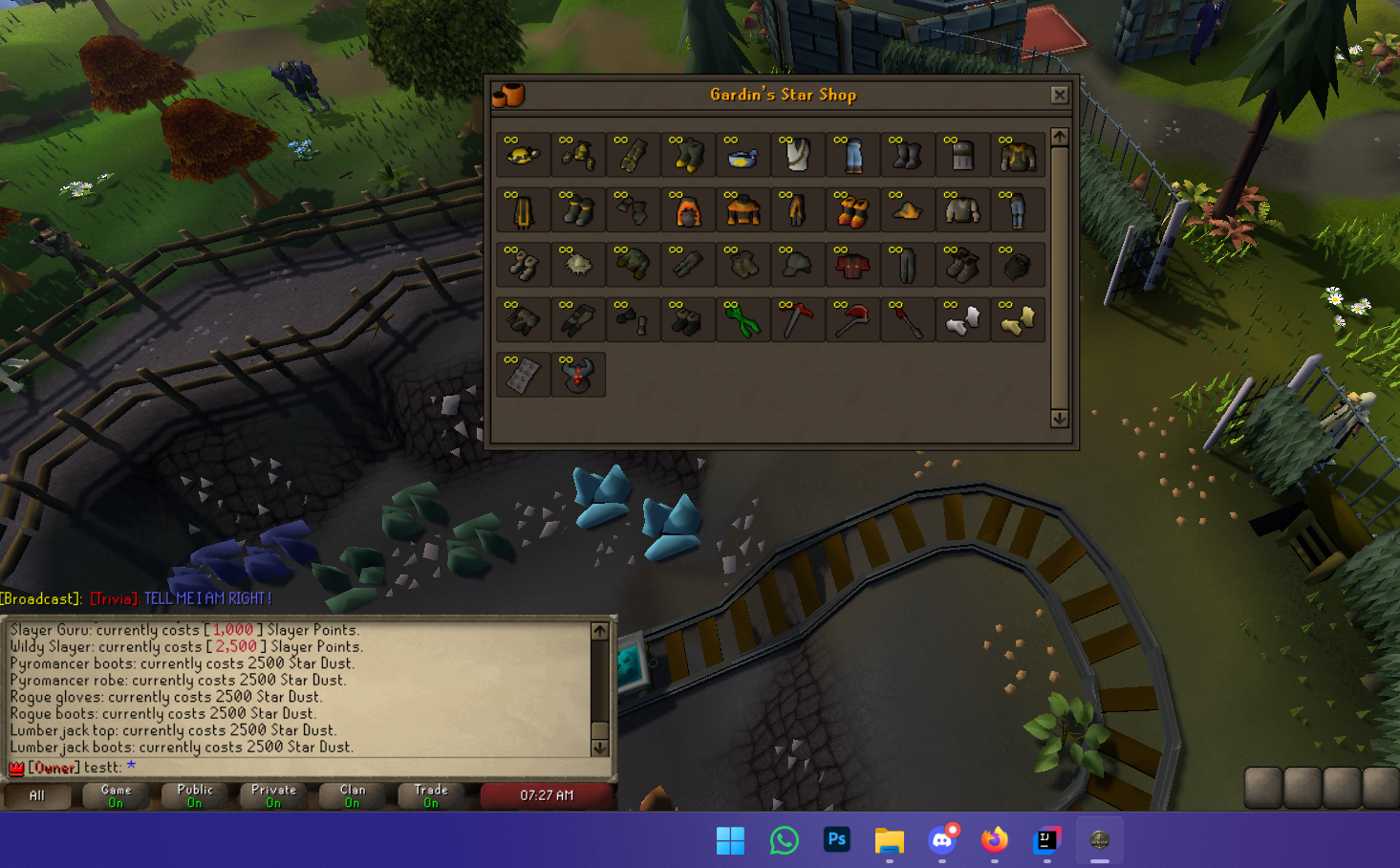
Task: Choose the red dragon pickaxe
Action: coord(797,321)
